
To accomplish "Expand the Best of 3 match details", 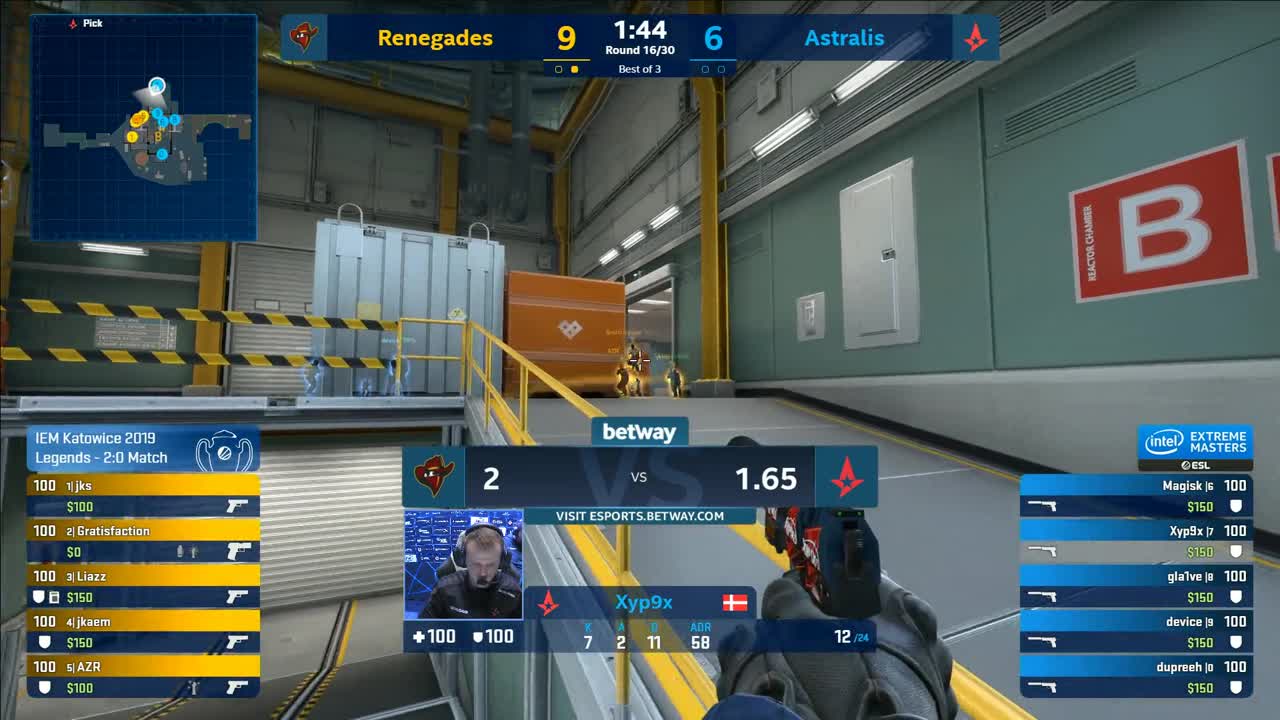I will point(640,68).
